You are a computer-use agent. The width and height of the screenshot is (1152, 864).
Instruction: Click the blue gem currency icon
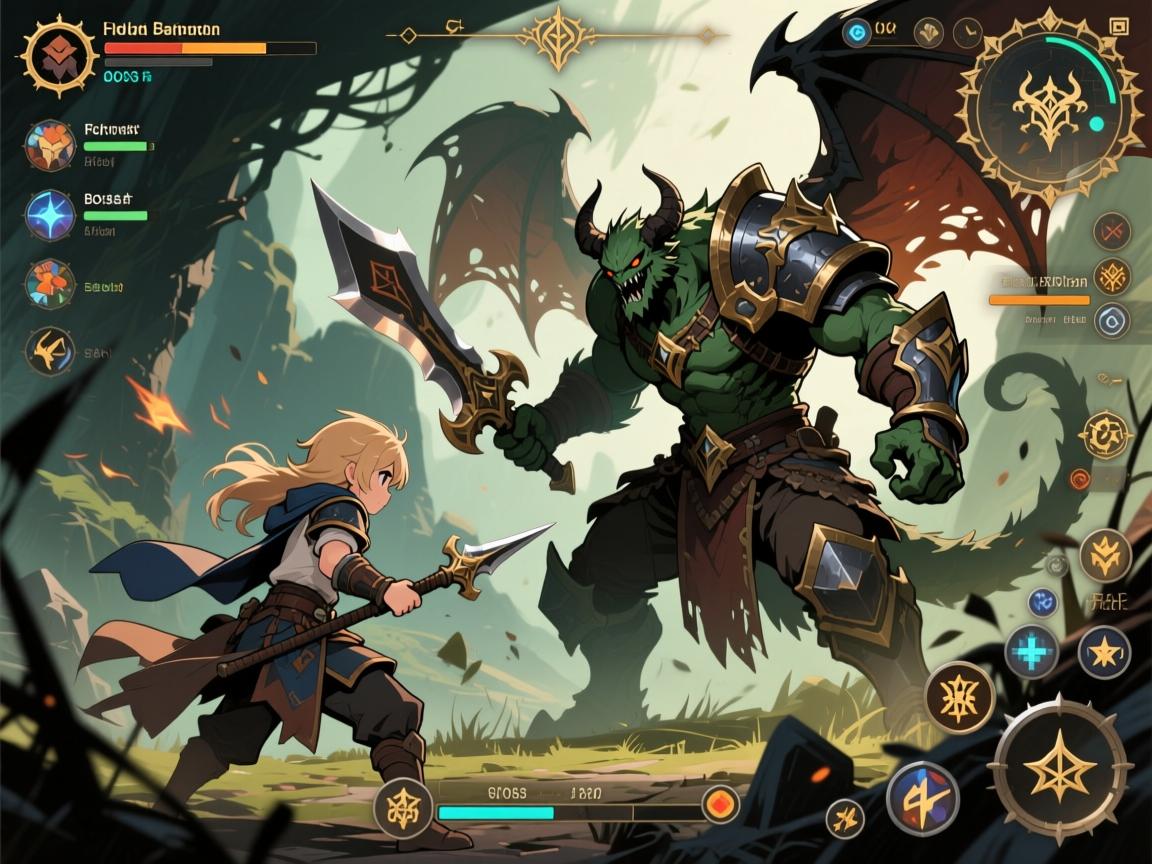857,33
